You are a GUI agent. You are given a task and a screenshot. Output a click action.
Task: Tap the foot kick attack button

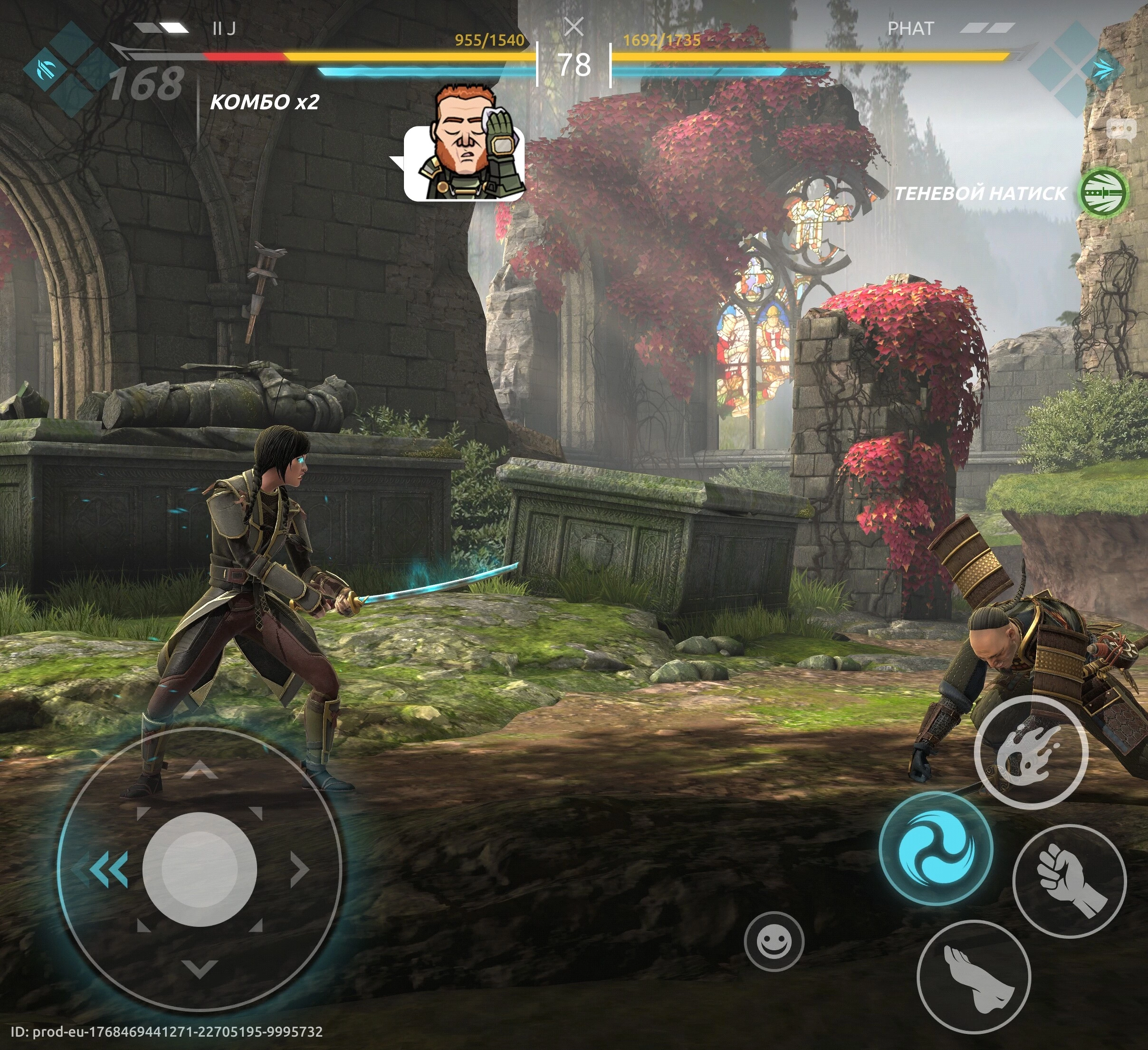(974, 977)
